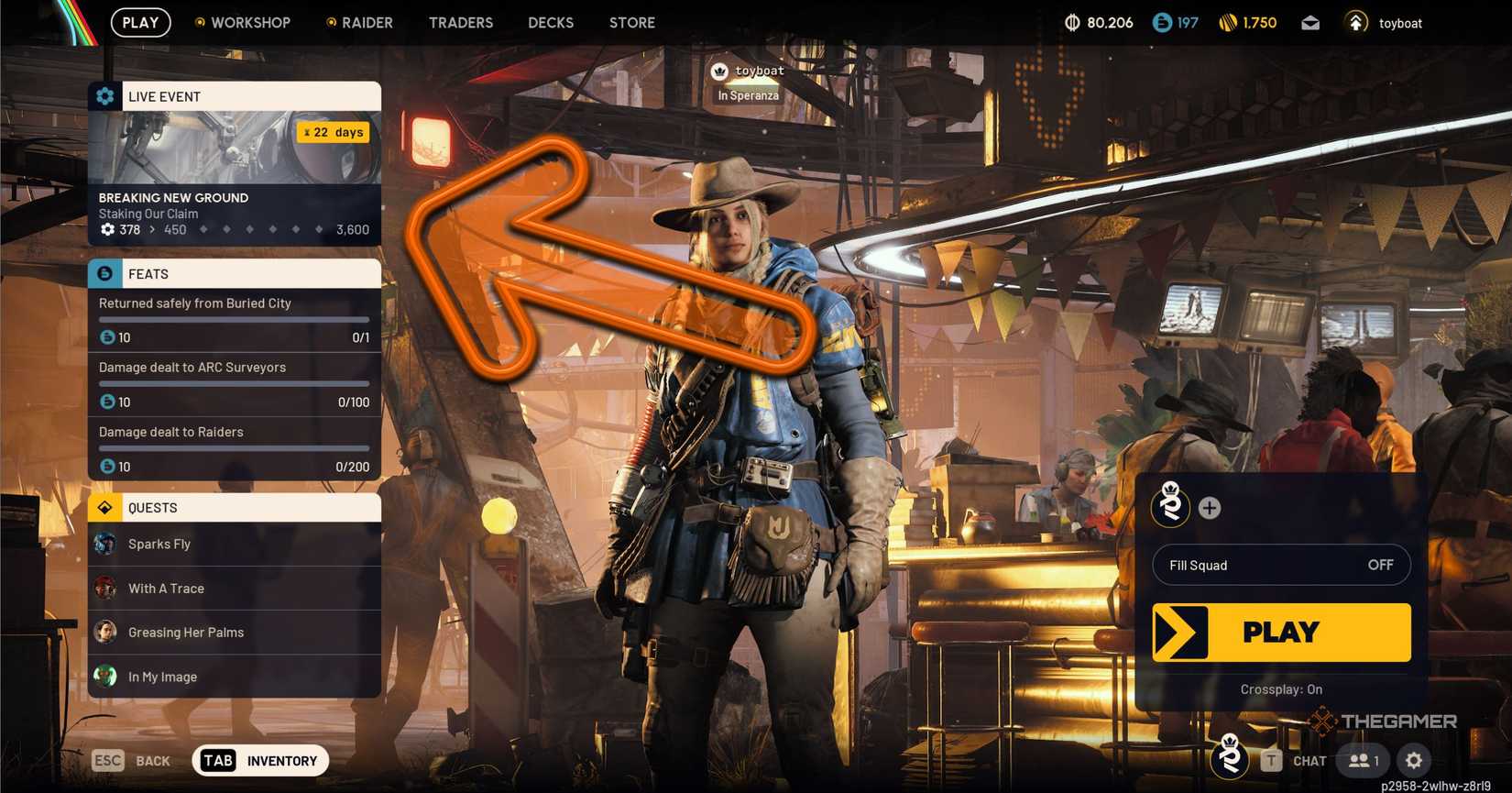The height and width of the screenshot is (793, 1512).
Task: Open the Chat panel
Action: tap(1309, 760)
